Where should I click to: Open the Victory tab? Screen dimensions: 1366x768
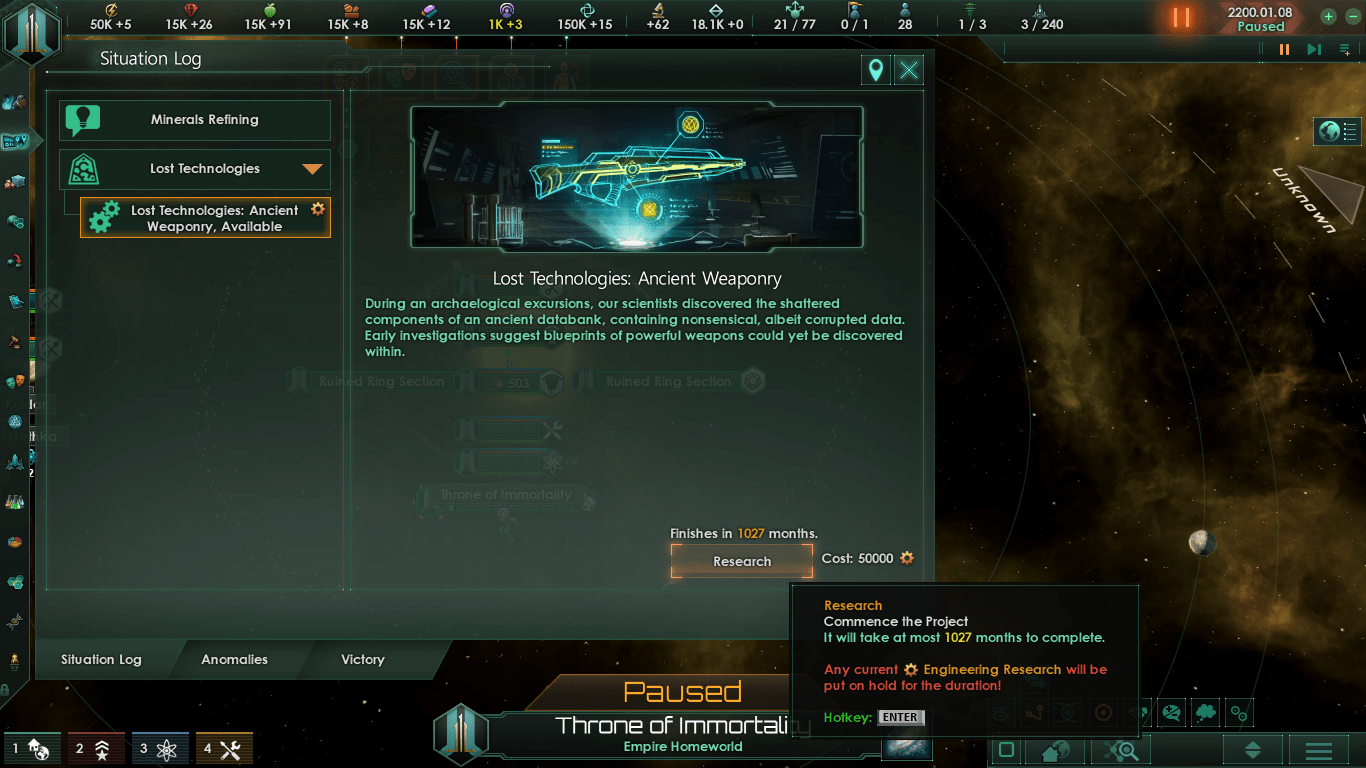[362, 659]
